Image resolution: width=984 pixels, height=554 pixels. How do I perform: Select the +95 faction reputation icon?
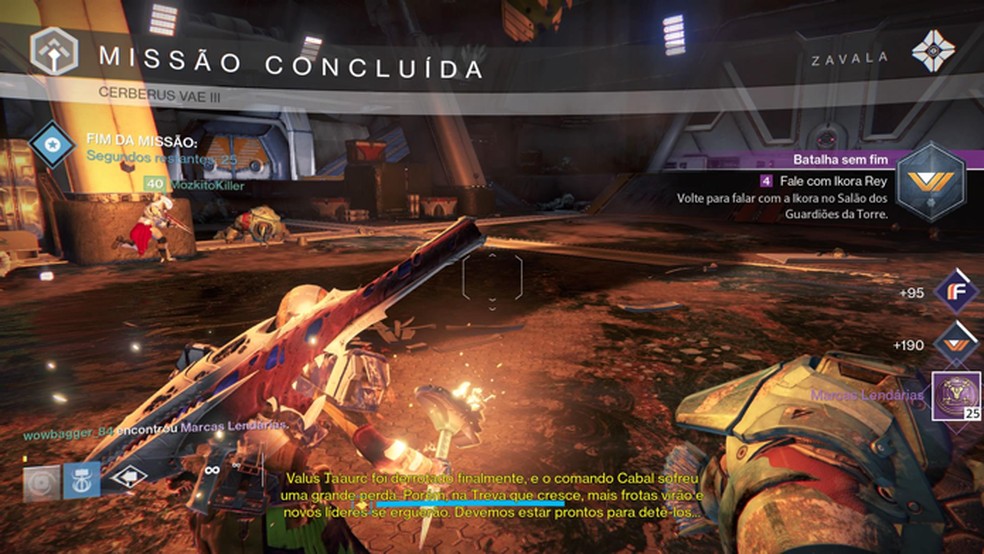tap(954, 293)
